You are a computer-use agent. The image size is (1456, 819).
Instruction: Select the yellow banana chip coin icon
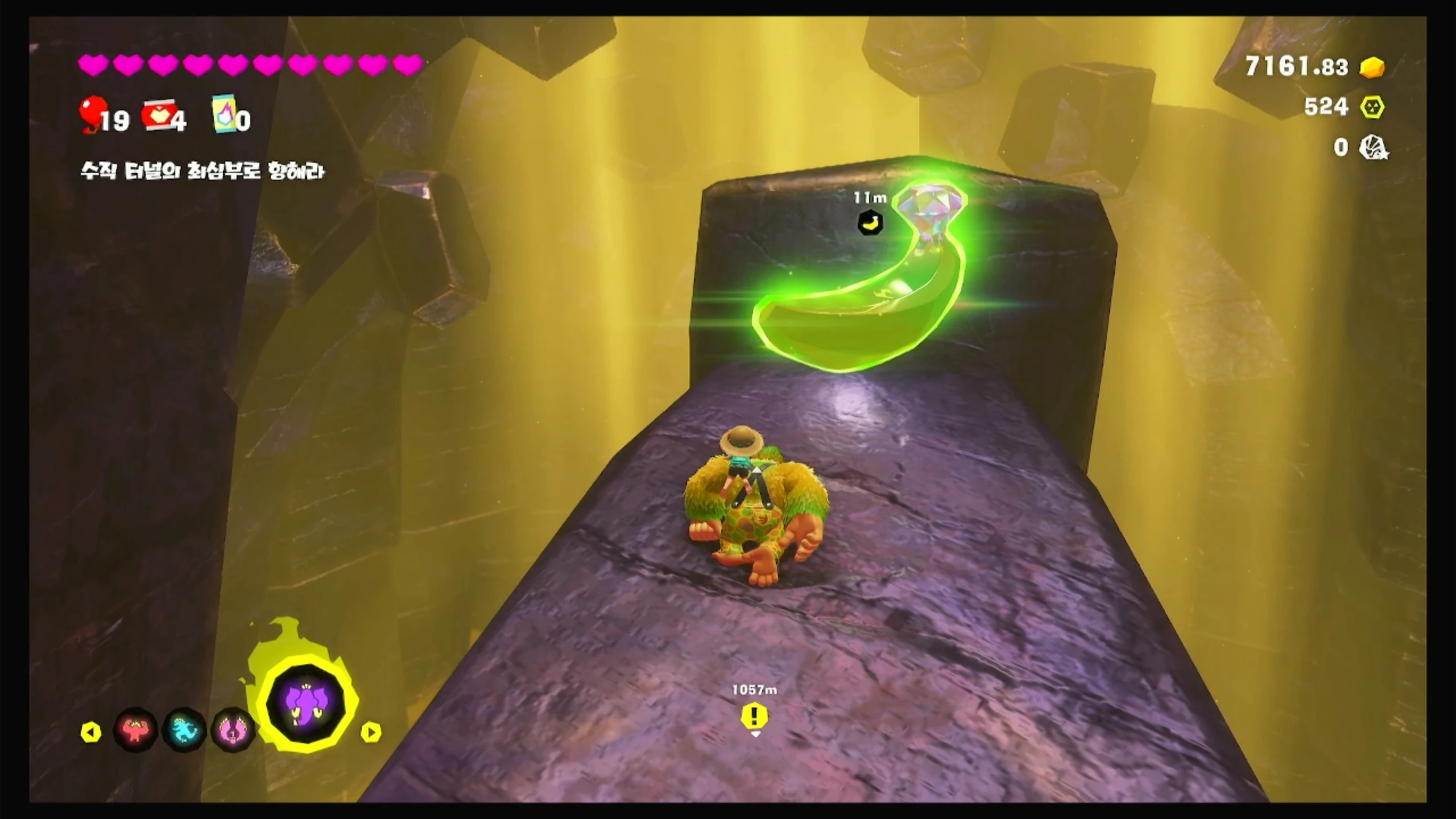coord(1372,107)
